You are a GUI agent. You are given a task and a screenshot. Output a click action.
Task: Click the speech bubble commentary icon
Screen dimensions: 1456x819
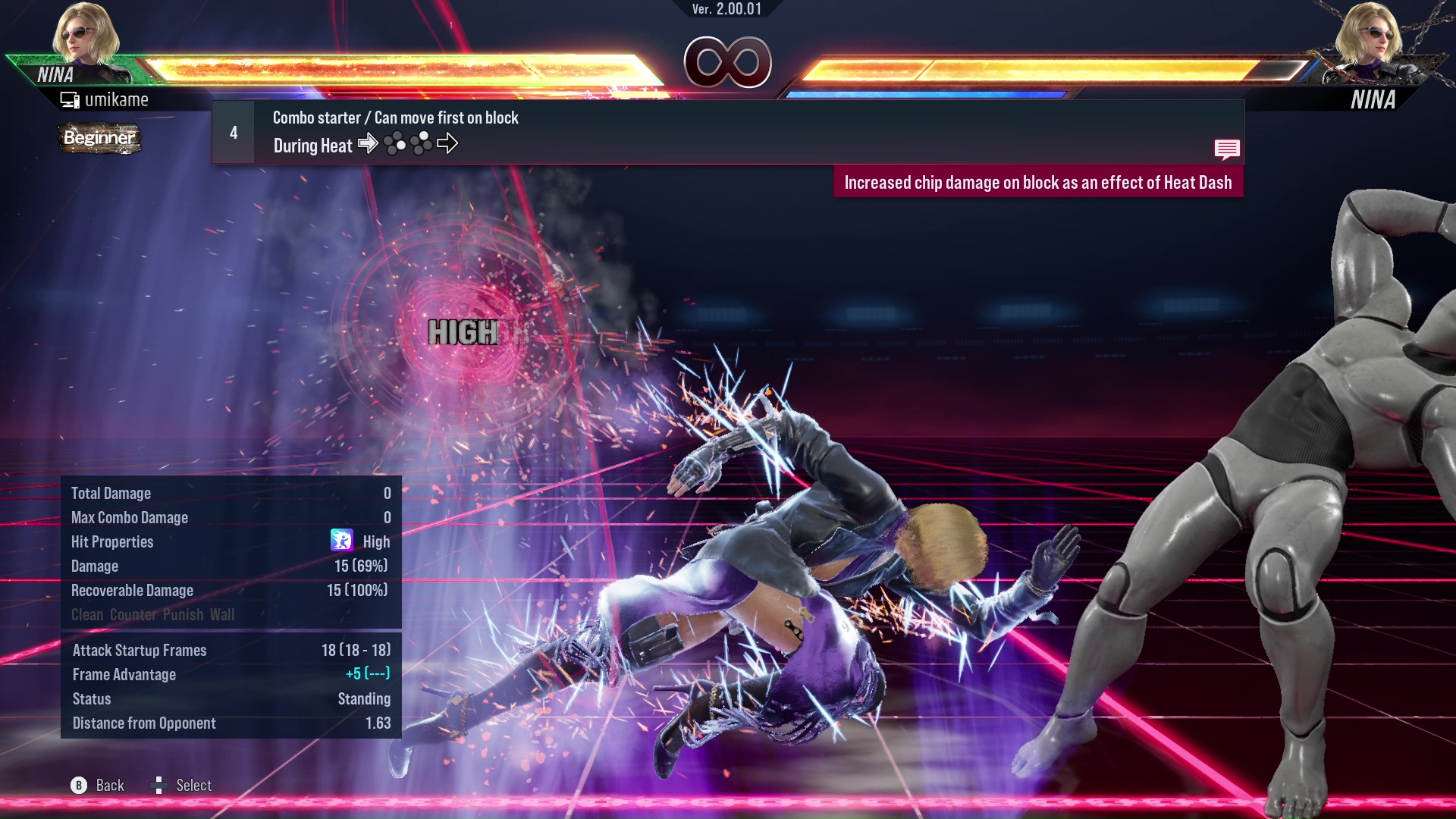(1227, 149)
